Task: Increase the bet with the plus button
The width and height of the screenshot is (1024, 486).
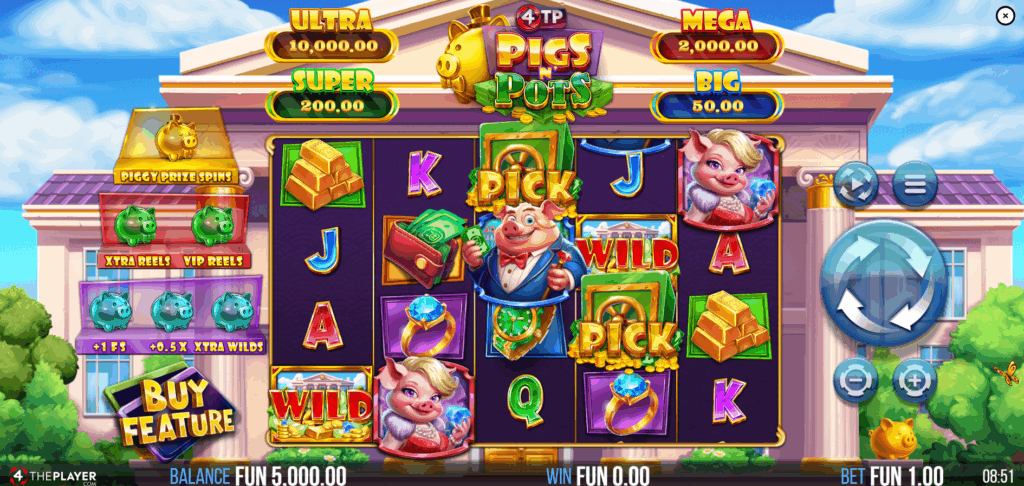Action: point(913,379)
